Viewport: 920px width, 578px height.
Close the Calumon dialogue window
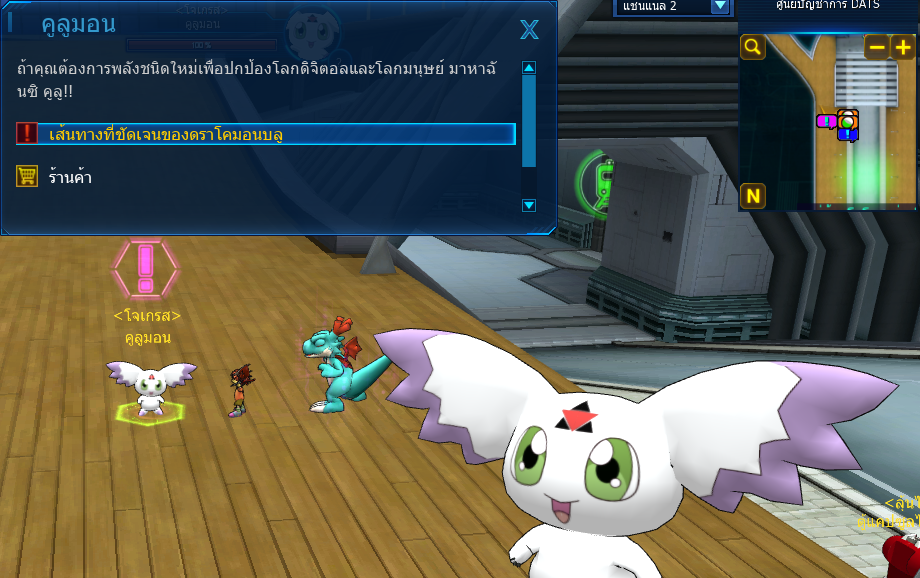coord(529,30)
